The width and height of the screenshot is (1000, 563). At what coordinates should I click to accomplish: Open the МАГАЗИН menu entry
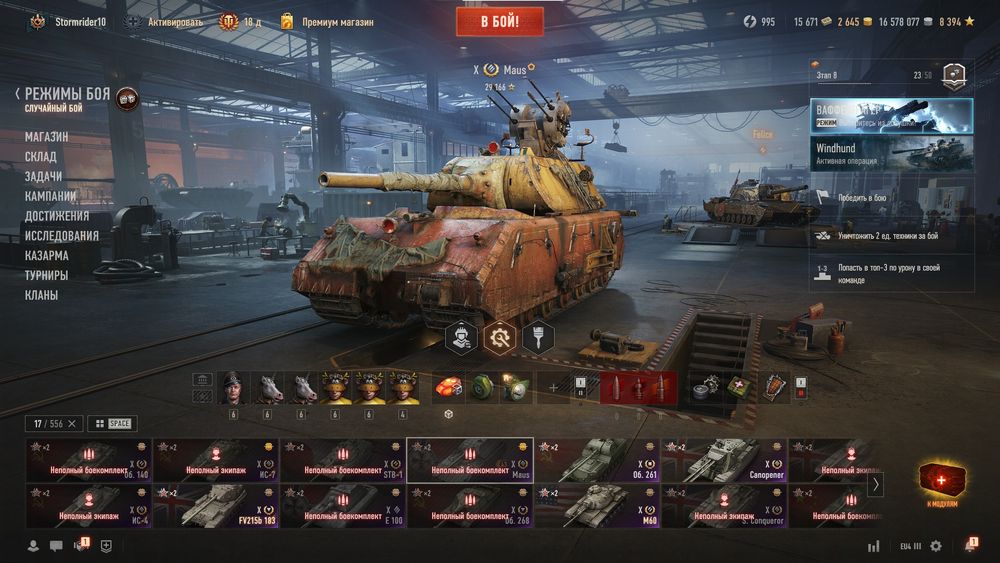pos(47,136)
